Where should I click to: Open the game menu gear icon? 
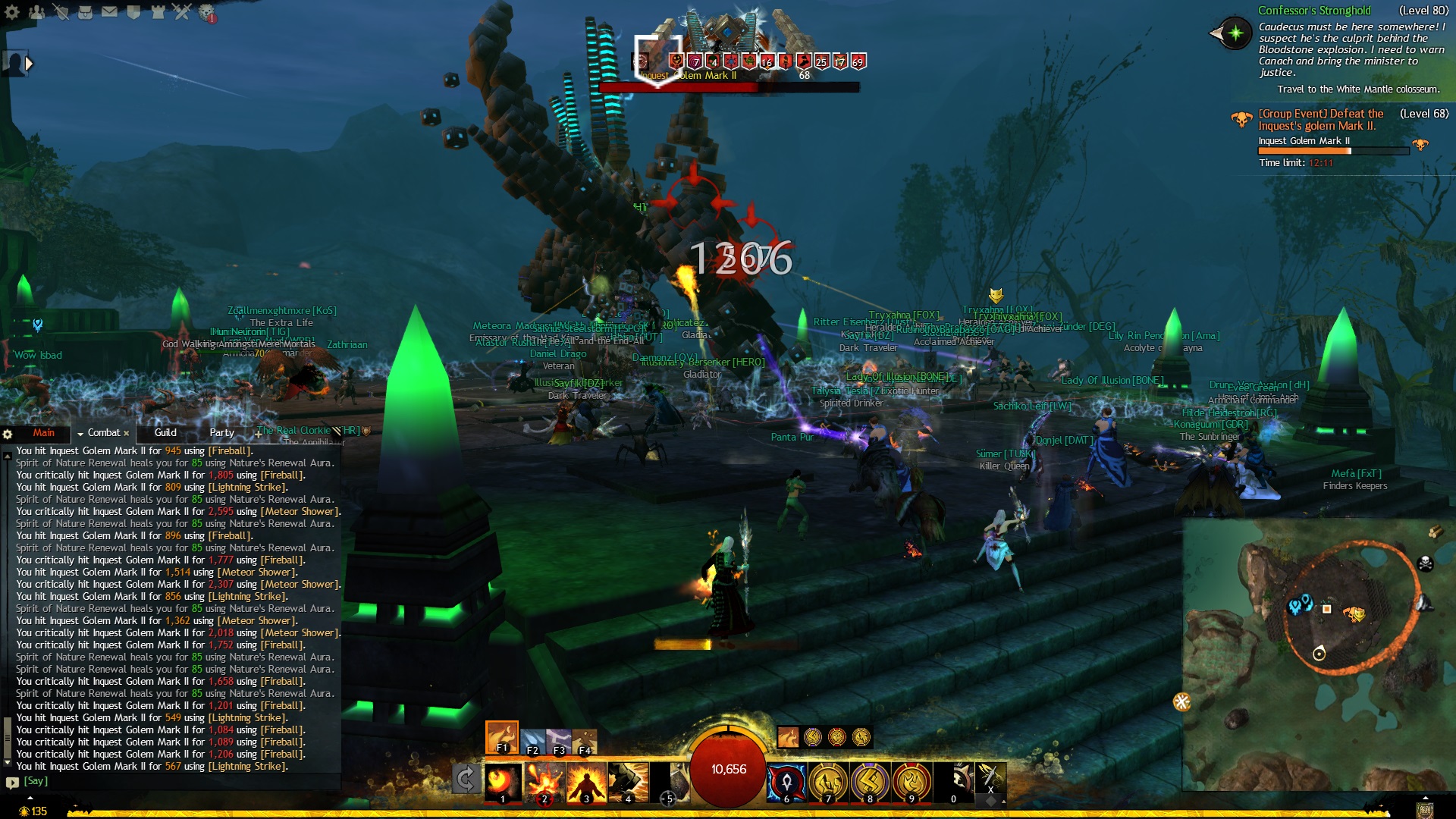coord(12,12)
